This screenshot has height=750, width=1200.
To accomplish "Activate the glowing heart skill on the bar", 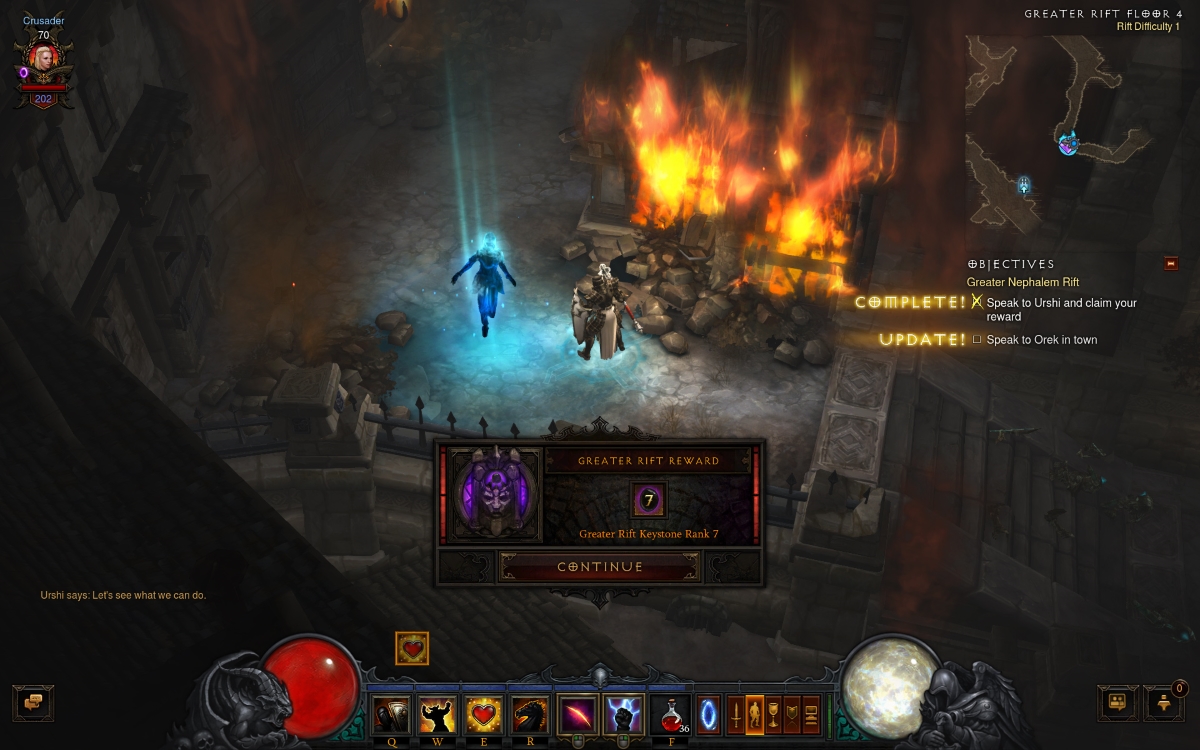I will click(484, 715).
